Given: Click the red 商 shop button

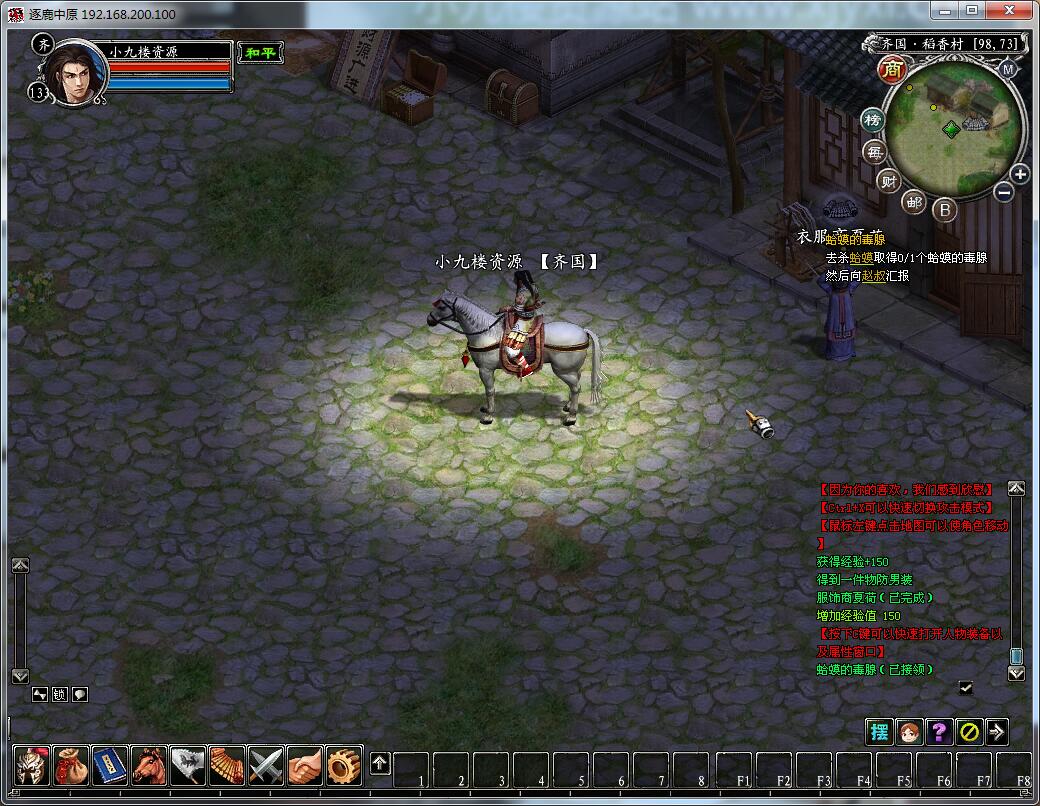Looking at the screenshot, I should (891, 69).
